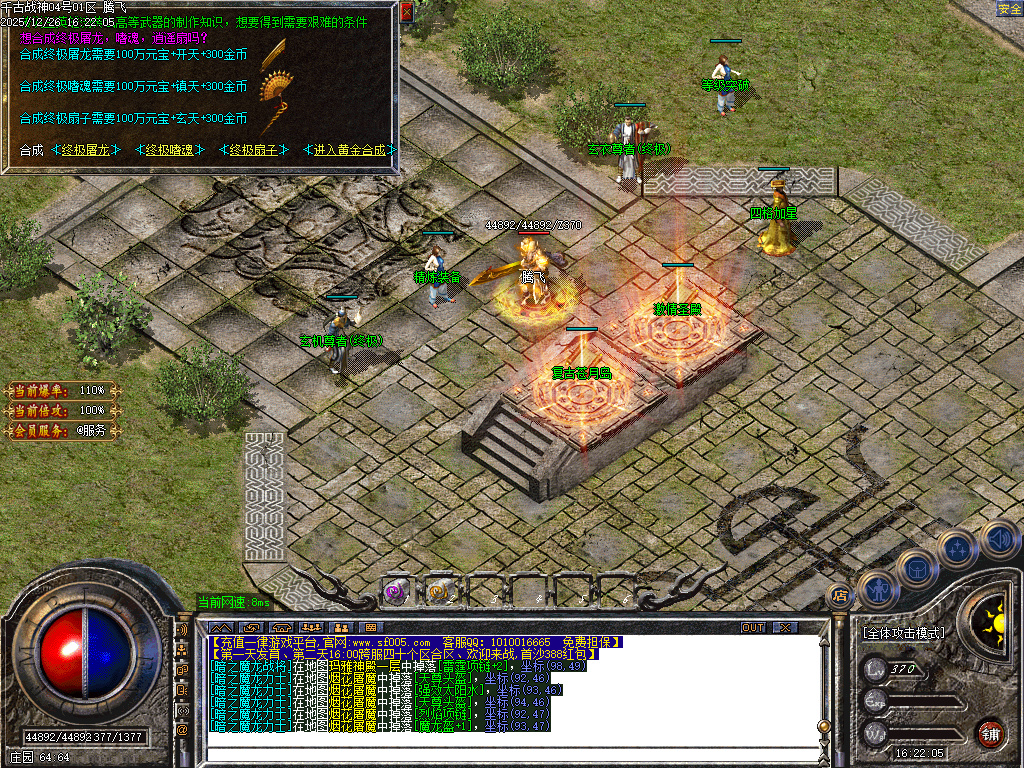
Task: Open the bag inventory round button
Action: (x=916, y=568)
